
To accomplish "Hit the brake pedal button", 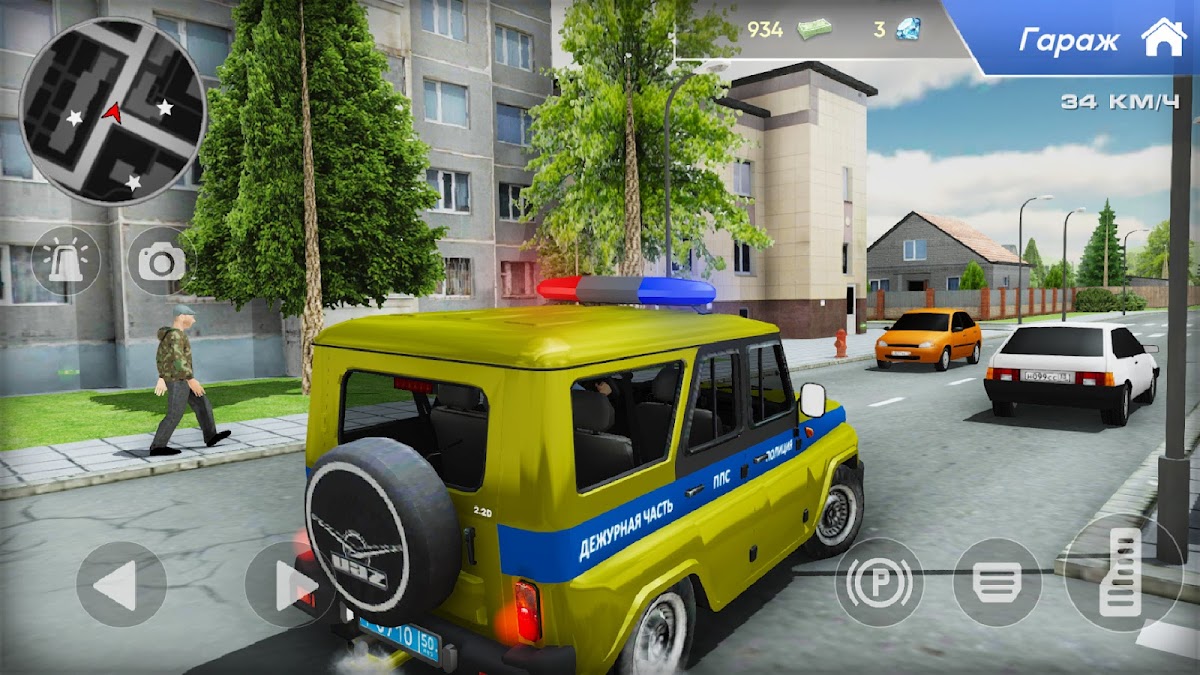I will [997, 582].
